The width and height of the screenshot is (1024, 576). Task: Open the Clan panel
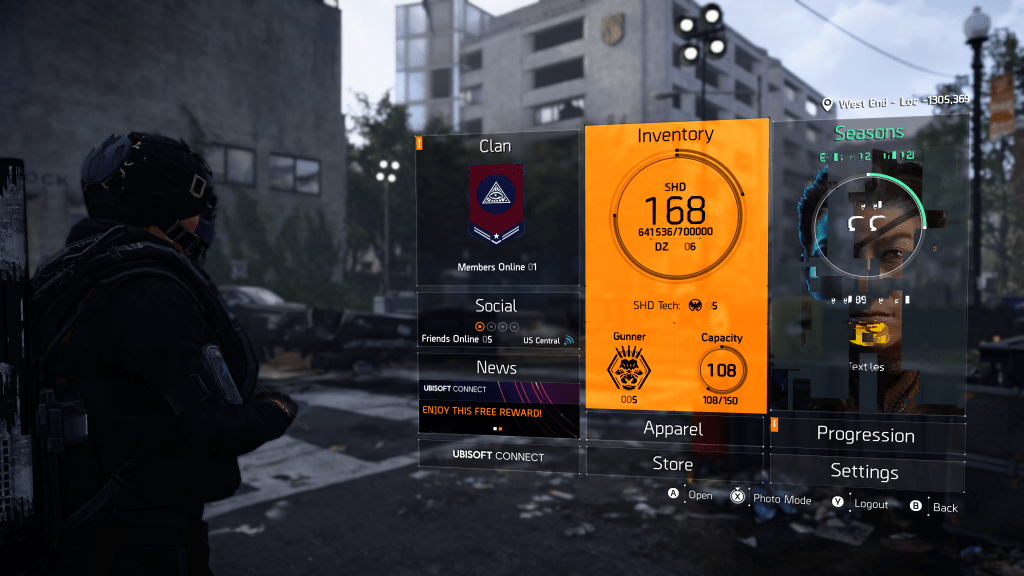coord(498,208)
